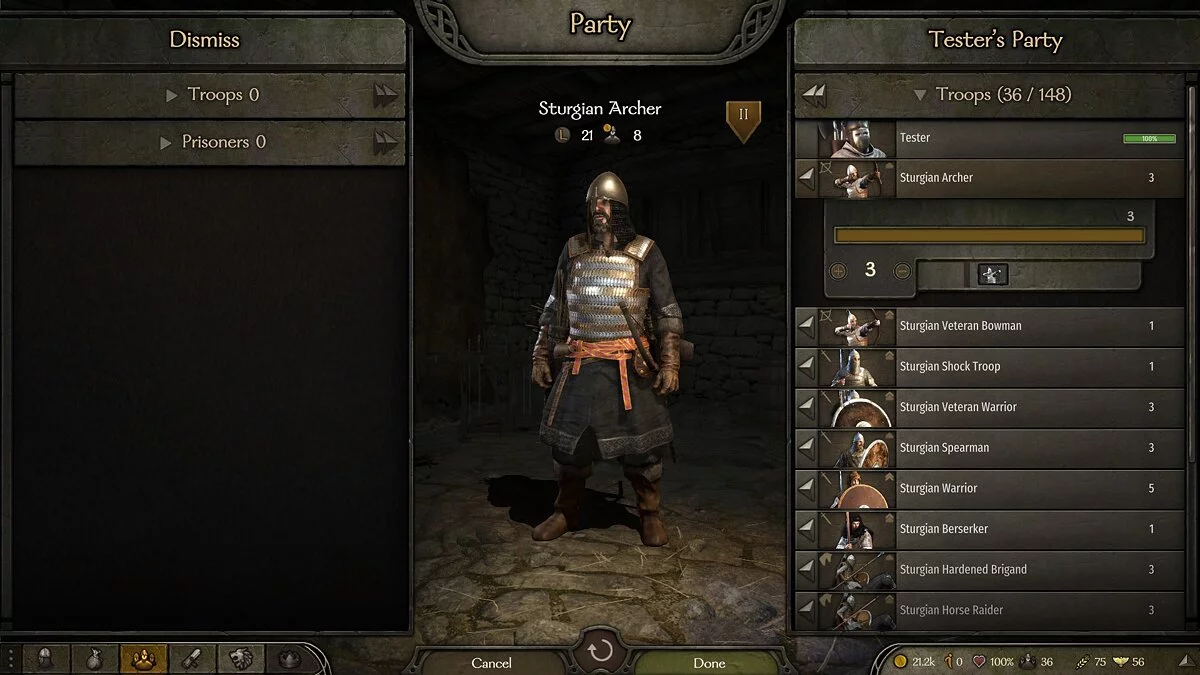Transfer all party troops with double-arrow button

pos(815,95)
